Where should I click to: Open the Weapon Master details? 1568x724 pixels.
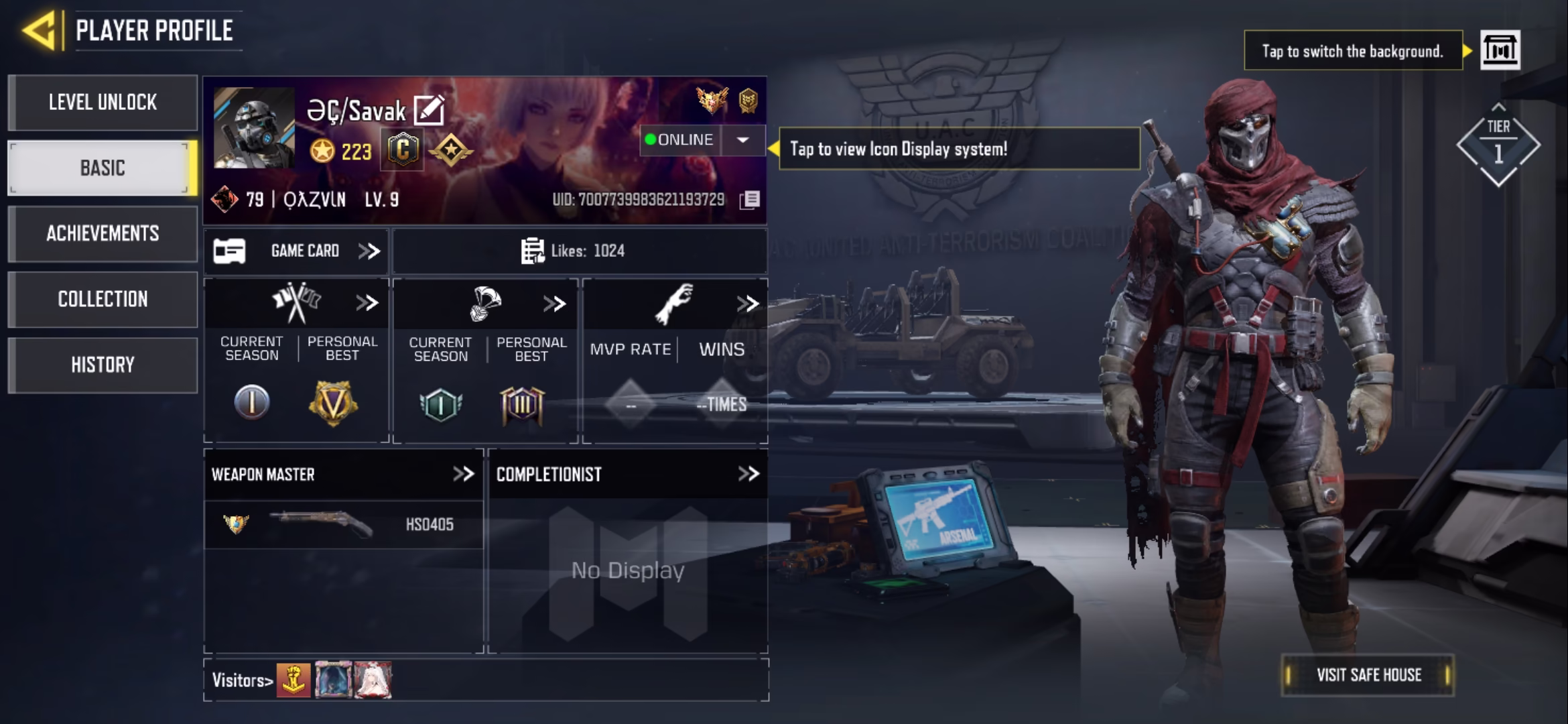[x=463, y=474]
